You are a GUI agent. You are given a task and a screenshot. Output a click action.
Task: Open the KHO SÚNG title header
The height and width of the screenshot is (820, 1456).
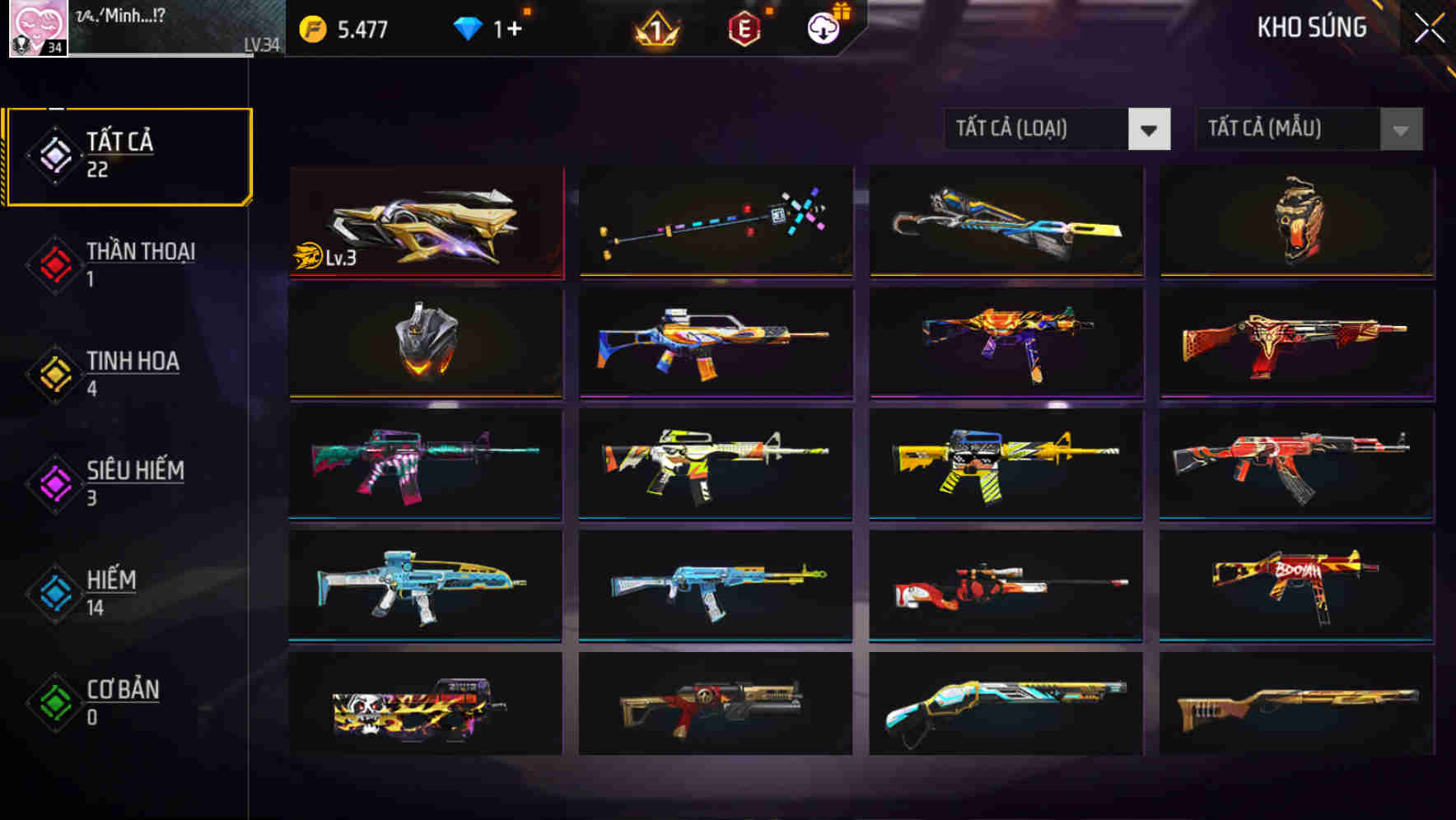[x=1311, y=27]
